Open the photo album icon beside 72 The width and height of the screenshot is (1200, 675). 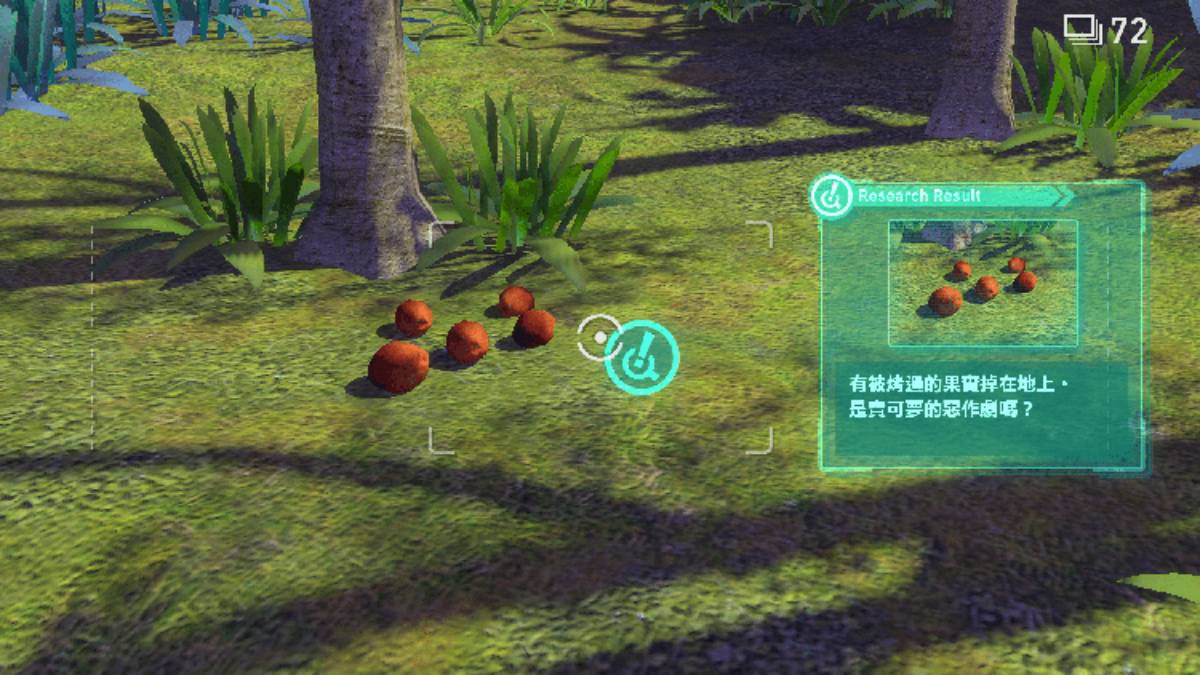(1082, 29)
